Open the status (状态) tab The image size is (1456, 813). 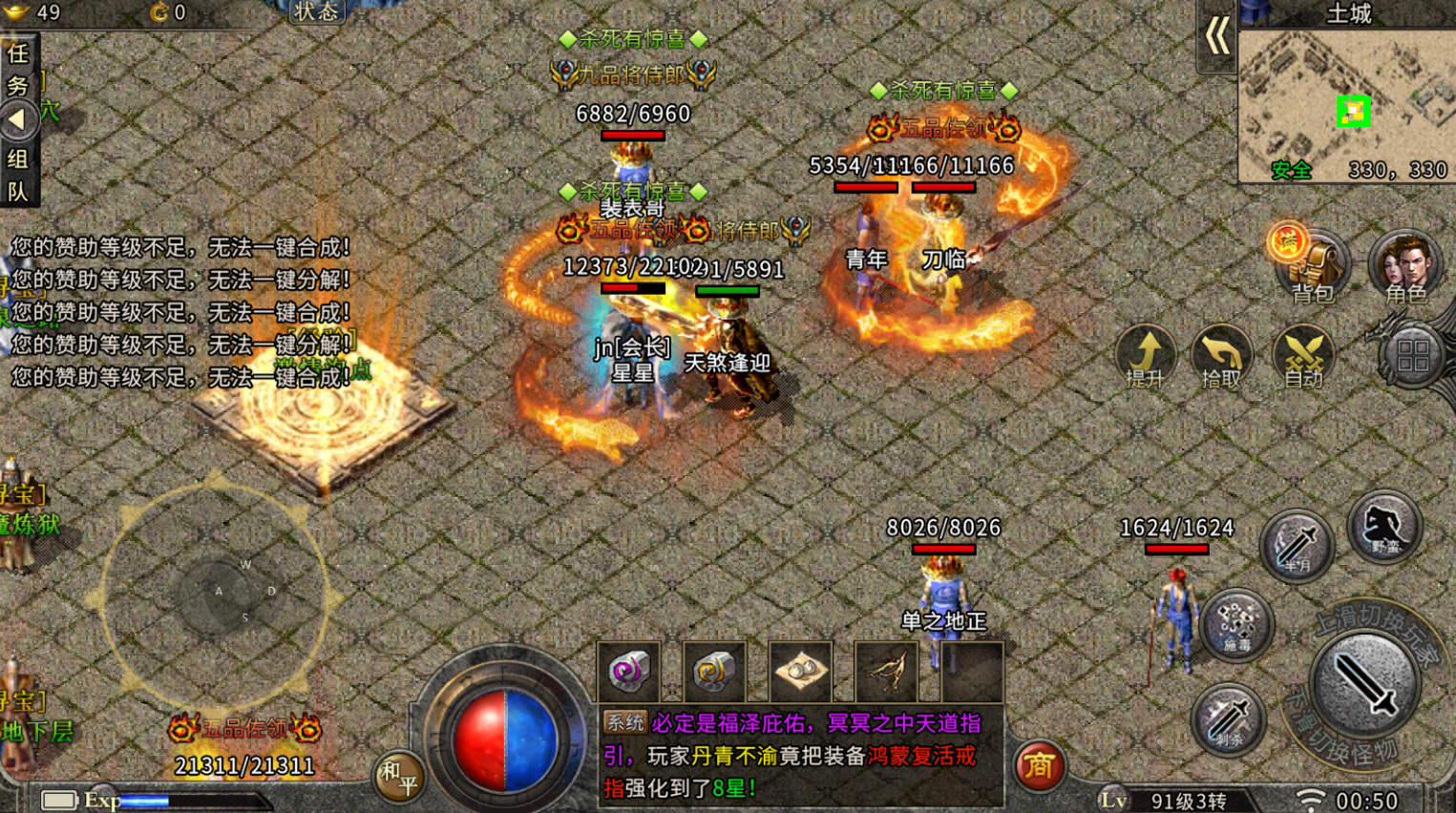[316, 11]
